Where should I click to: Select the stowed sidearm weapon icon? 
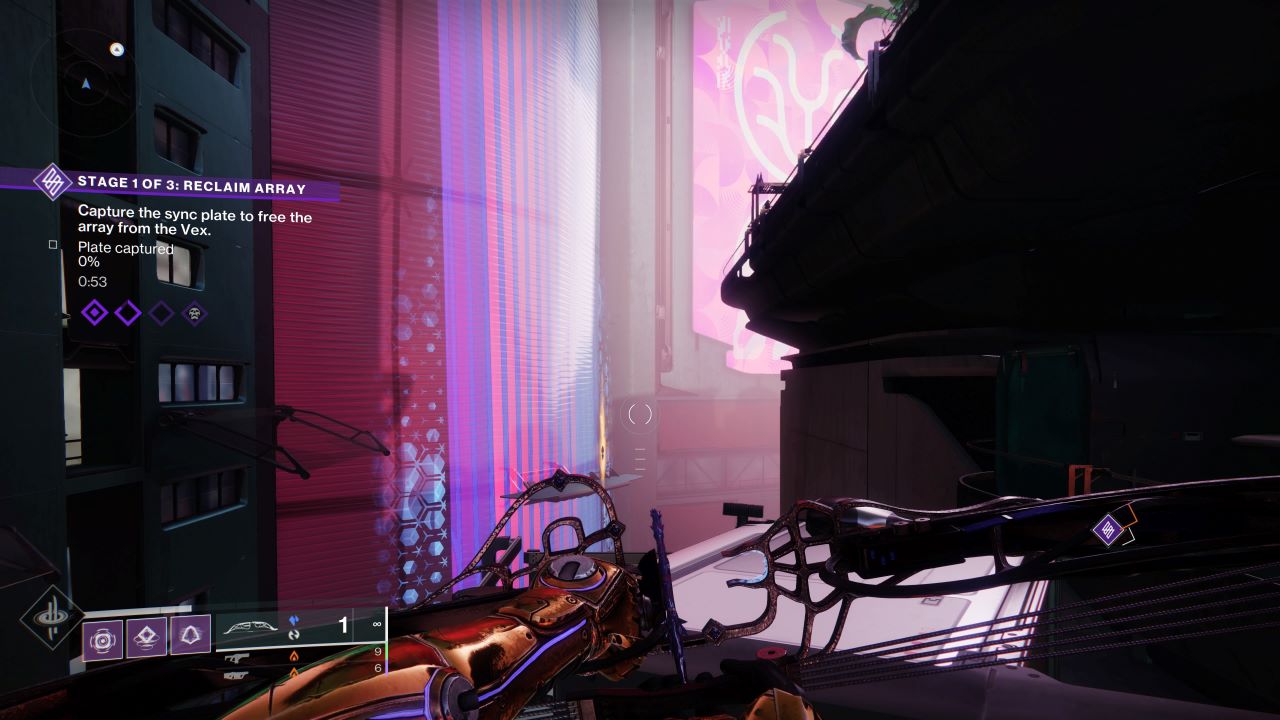(x=239, y=660)
